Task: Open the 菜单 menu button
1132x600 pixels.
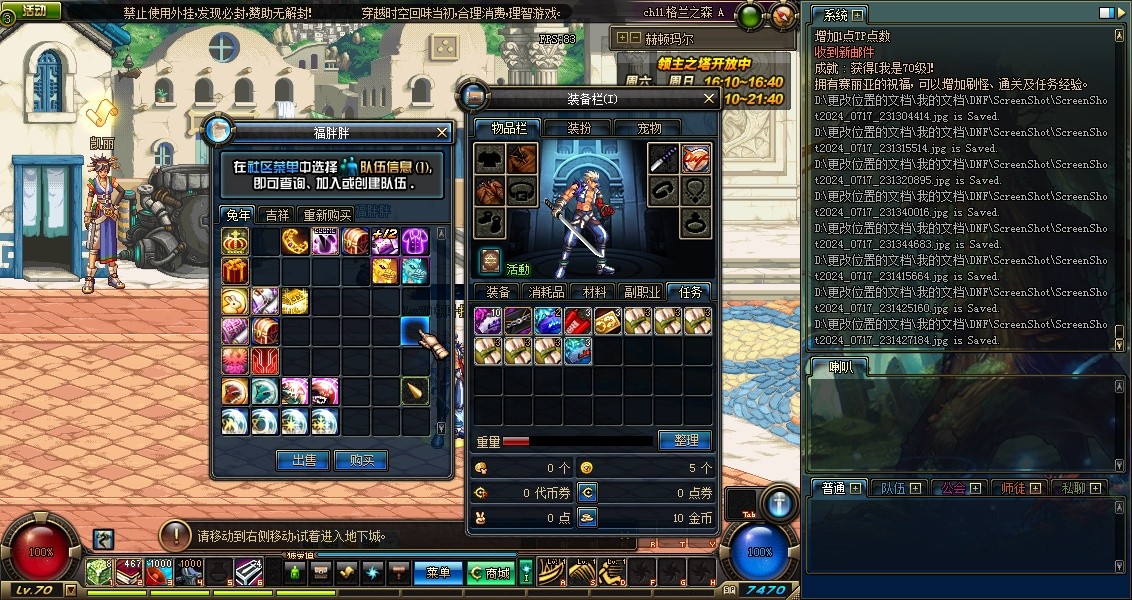Action: click(438, 573)
